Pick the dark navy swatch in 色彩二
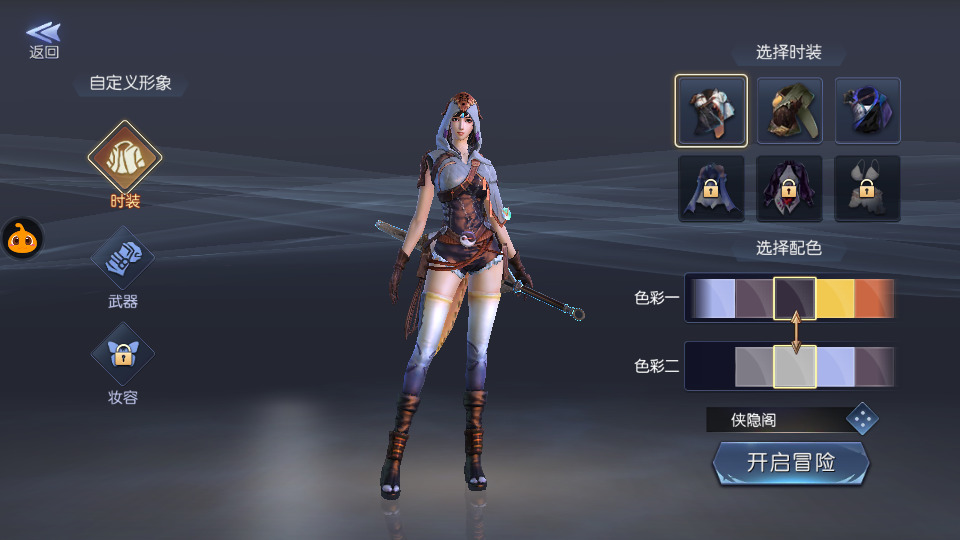The height and width of the screenshot is (540, 960). tap(712, 366)
